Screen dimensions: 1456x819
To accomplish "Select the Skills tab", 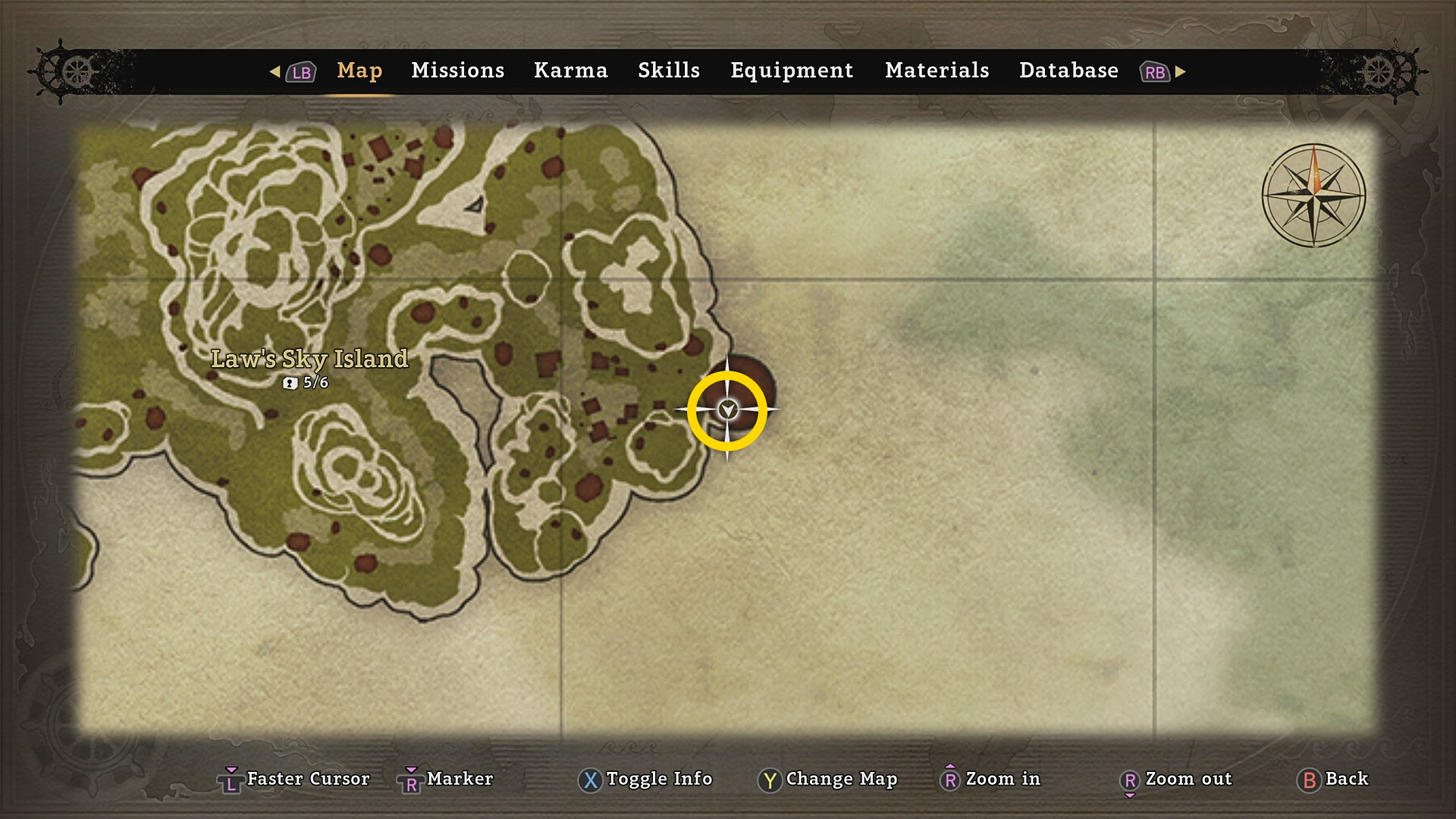I will (x=668, y=71).
